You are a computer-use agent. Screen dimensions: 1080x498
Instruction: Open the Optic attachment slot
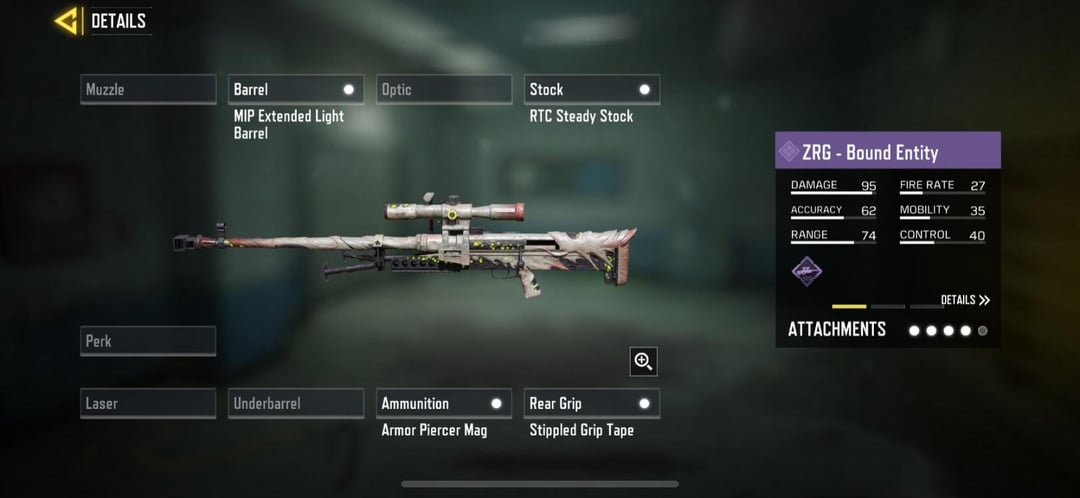pos(444,89)
